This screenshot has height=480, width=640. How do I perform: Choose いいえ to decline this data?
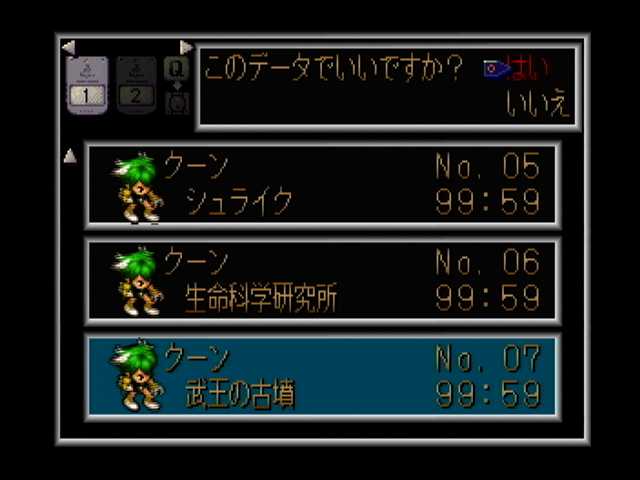click(x=538, y=105)
